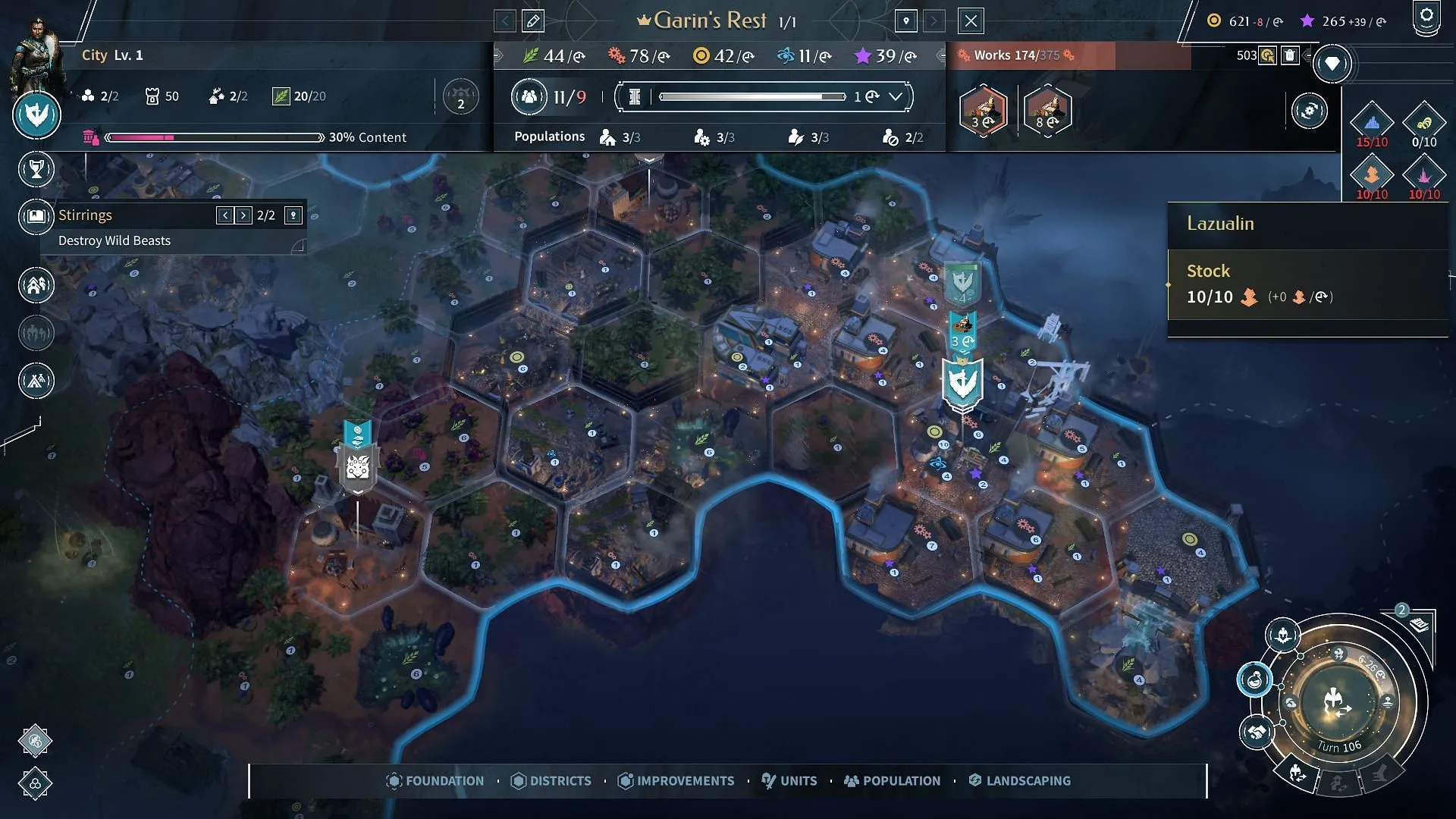
Task: Click the trophy icon in left sidebar
Action: pyautogui.click(x=36, y=169)
